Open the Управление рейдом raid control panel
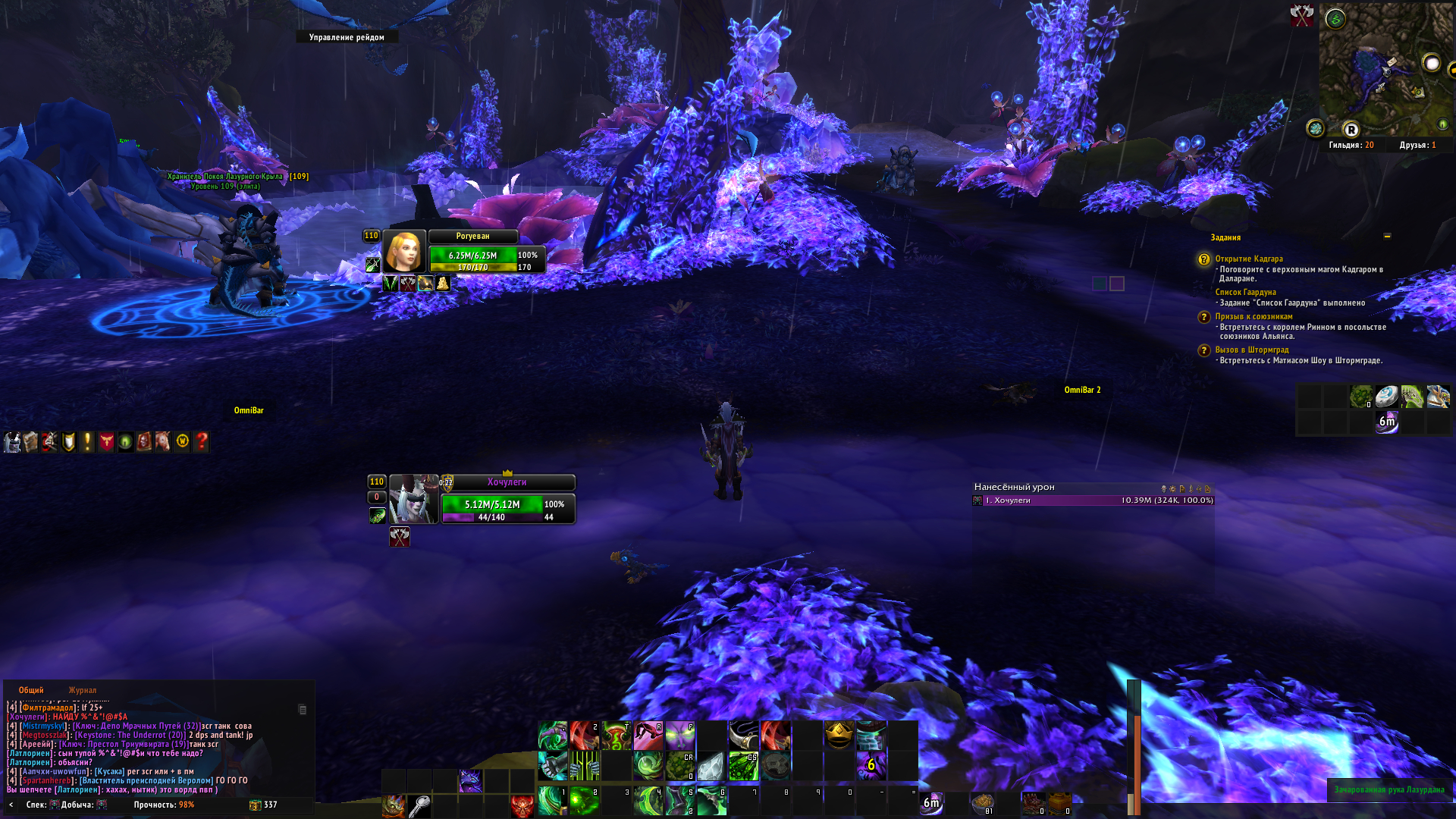1456x819 pixels. point(347,37)
